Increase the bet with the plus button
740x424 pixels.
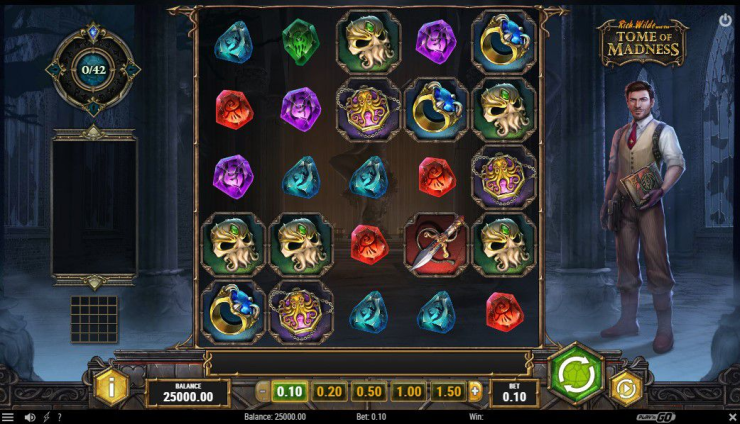475,391
